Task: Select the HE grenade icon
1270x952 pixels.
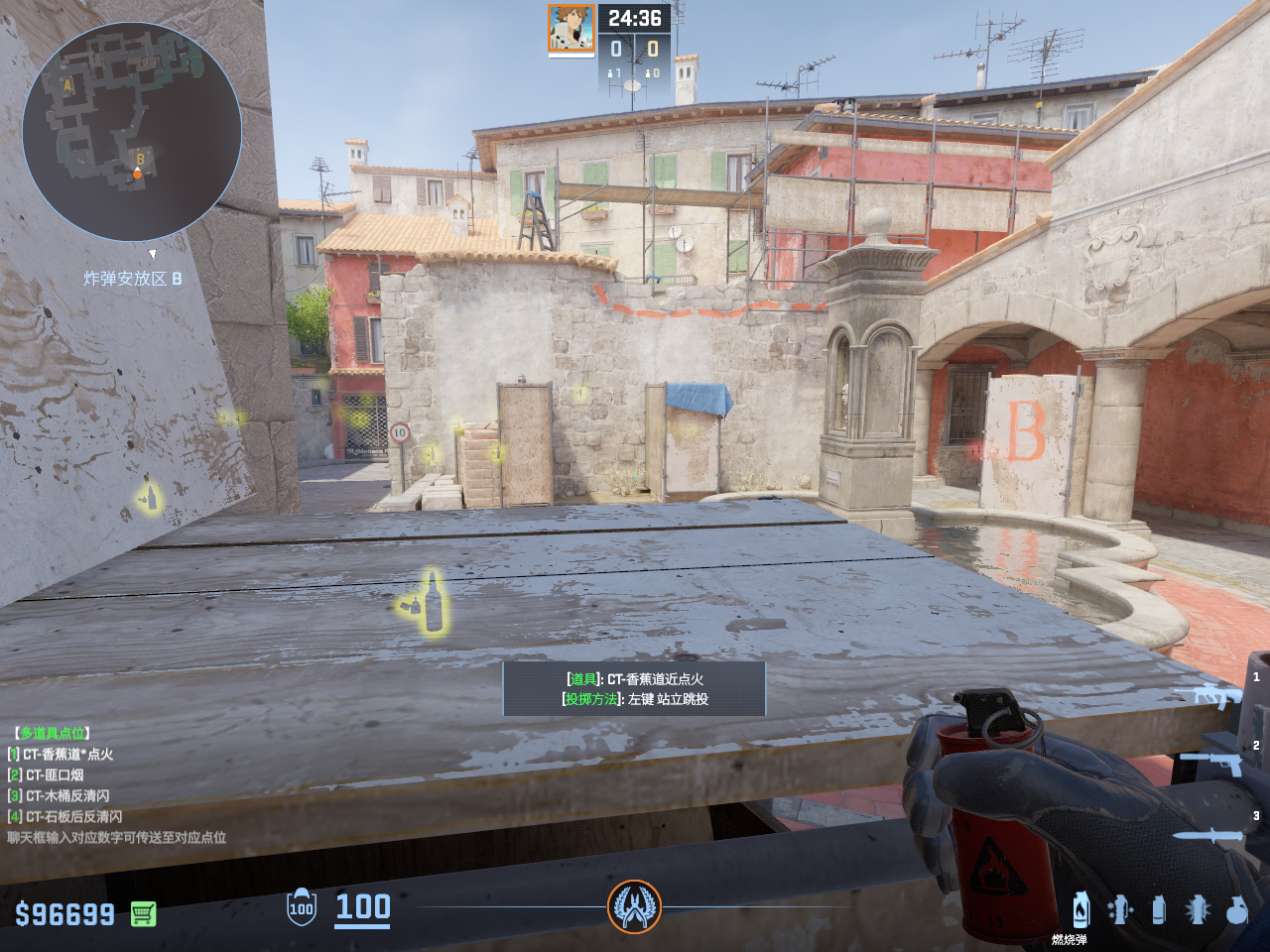Action: [1236, 909]
